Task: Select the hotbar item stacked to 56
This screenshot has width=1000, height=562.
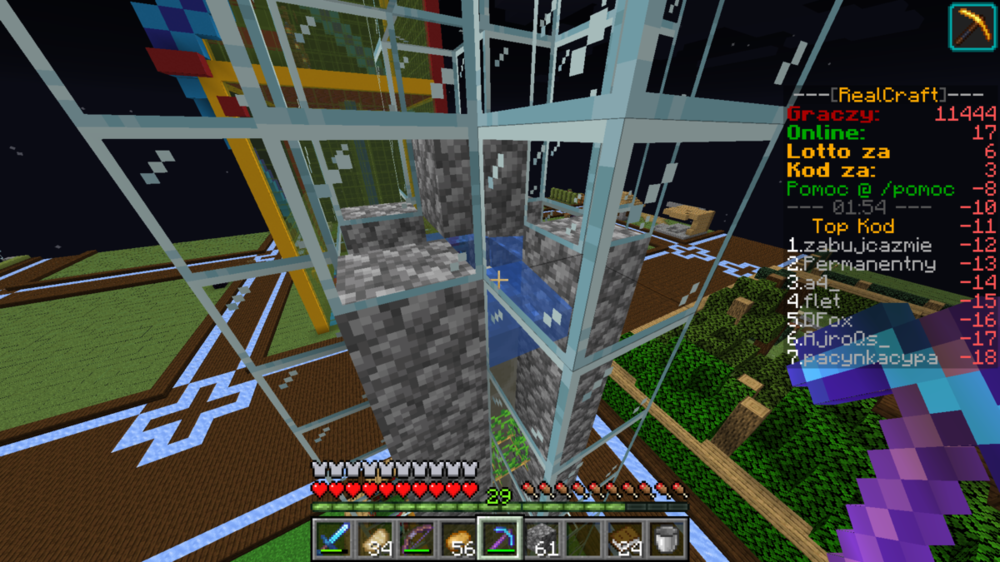Action: click(x=459, y=538)
